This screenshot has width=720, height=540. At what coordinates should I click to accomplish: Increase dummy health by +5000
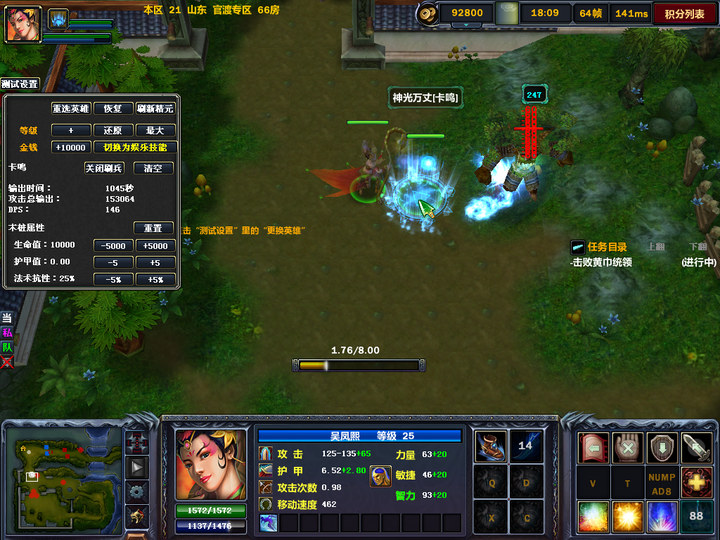[x=155, y=245]
